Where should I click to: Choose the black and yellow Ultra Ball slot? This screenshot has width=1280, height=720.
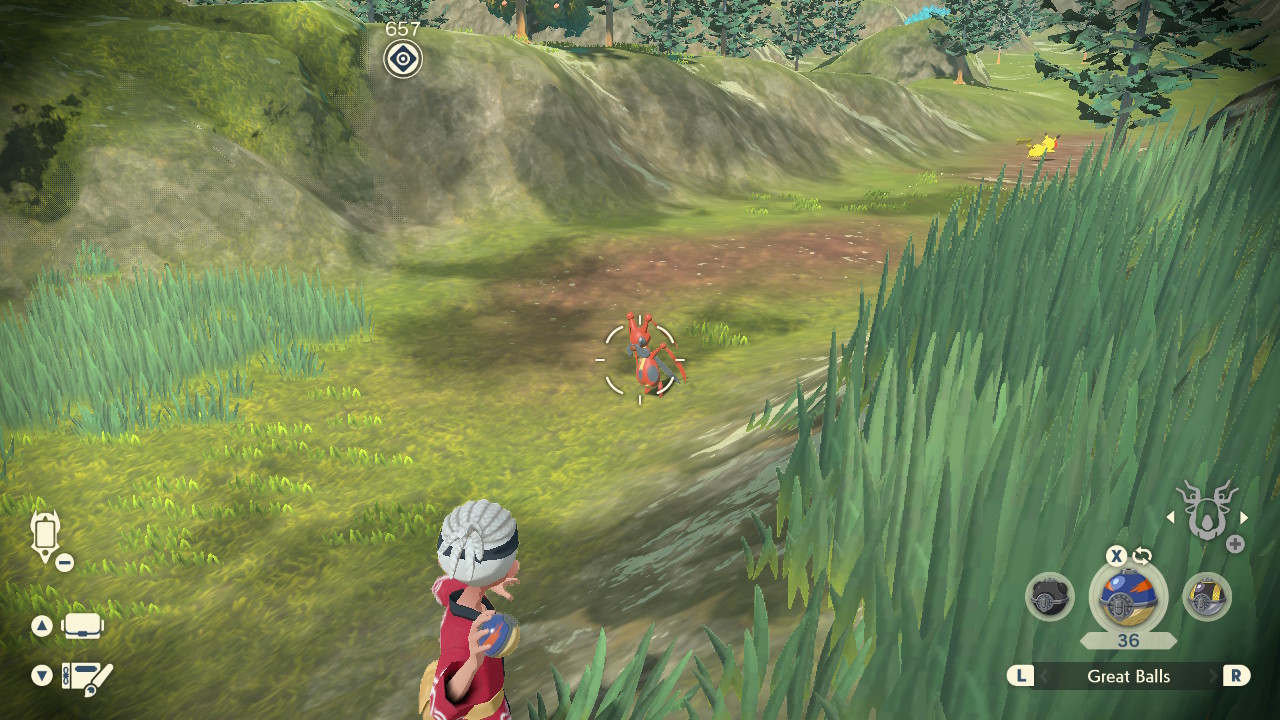click(1206, 597)
